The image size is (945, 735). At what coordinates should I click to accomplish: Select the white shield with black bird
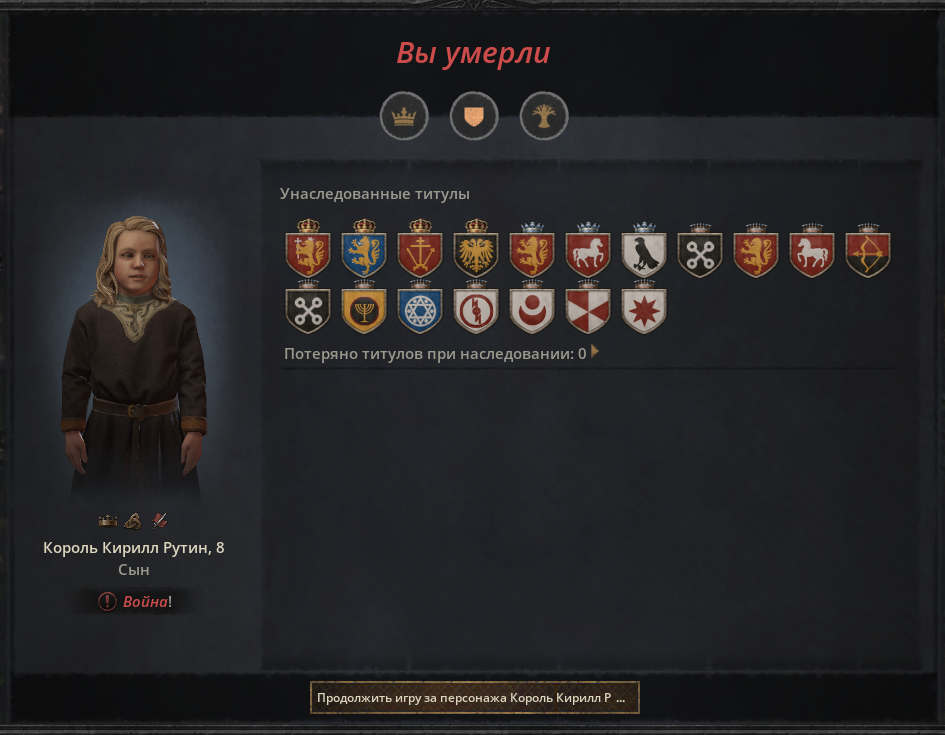(644, 254)
